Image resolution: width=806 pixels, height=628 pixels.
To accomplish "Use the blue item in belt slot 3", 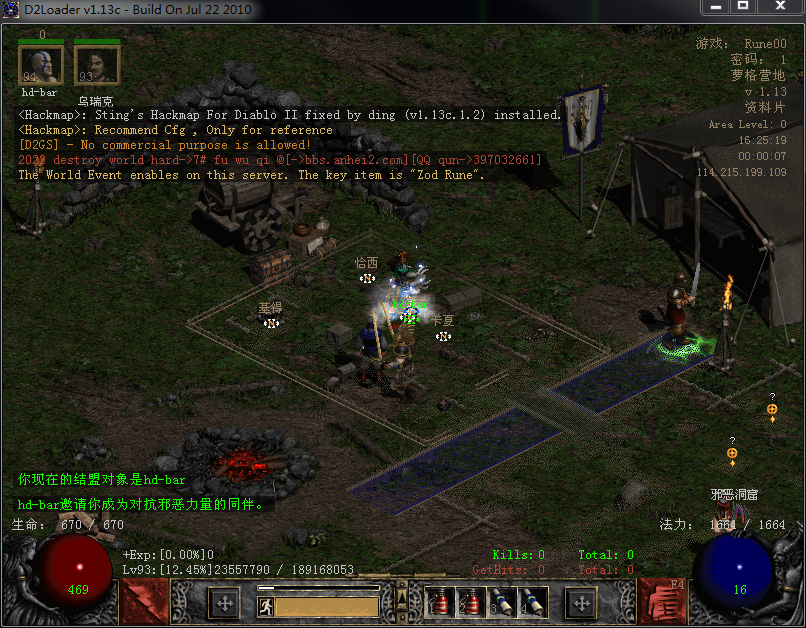I will [x=502, y=602].
